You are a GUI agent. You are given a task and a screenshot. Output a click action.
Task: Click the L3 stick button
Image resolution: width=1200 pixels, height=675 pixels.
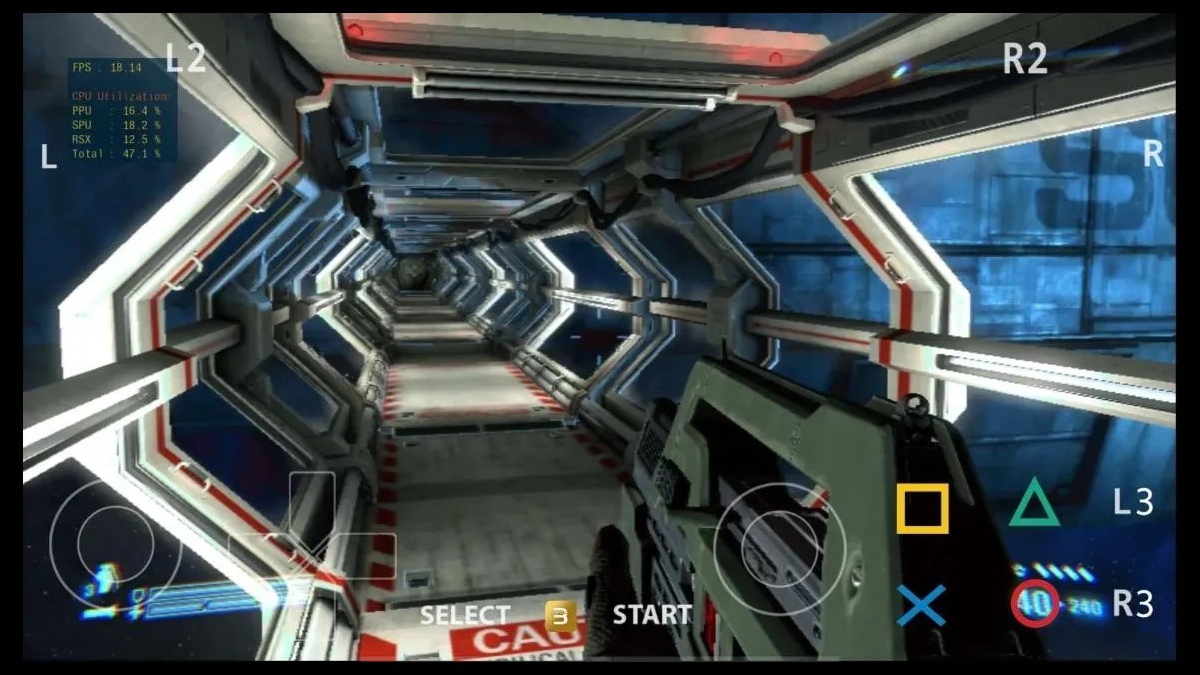[1133, 502]
